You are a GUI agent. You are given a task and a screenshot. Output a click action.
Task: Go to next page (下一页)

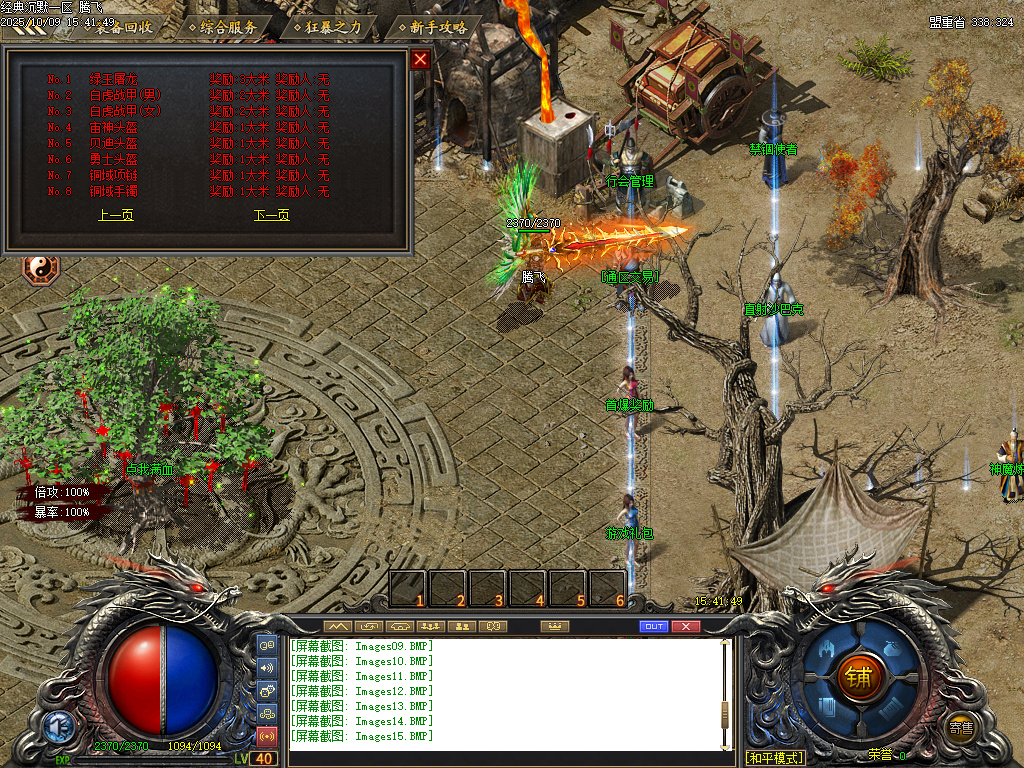272,215
